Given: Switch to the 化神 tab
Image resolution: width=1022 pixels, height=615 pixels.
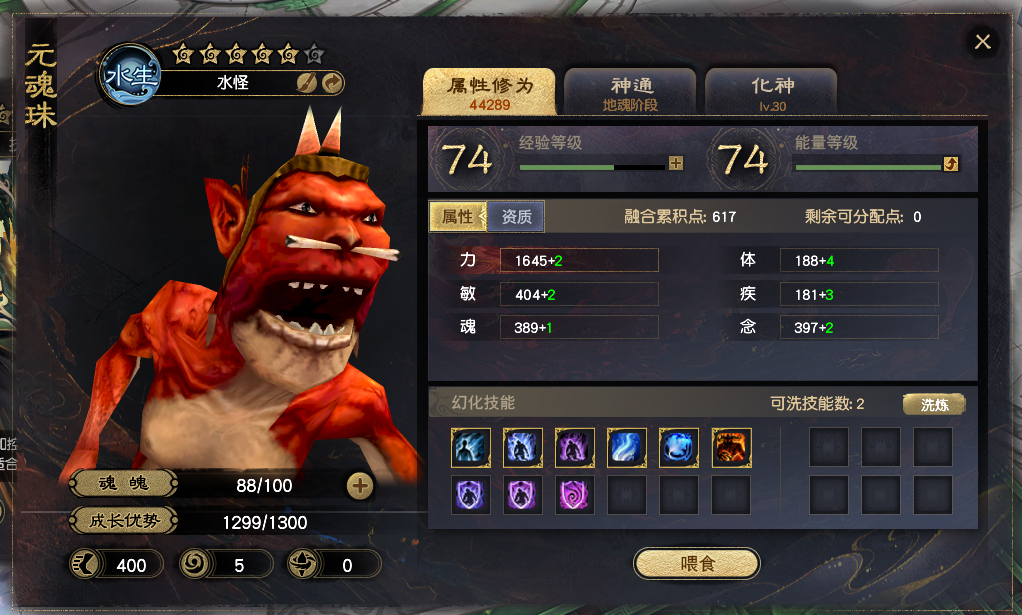Looking at the screenshot, I should click(771, 93).
